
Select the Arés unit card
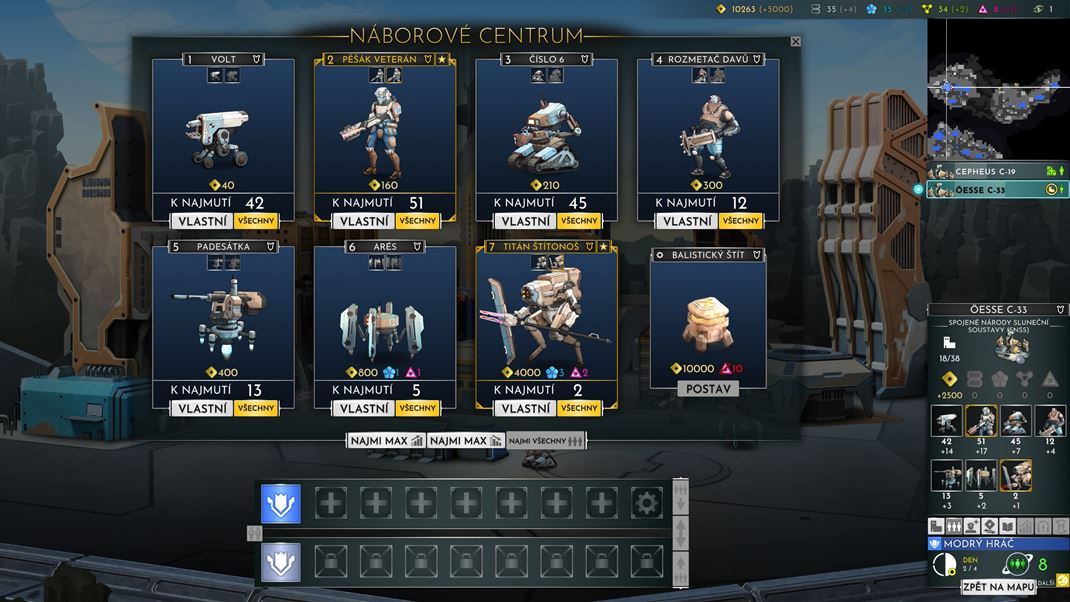[385, 315]
